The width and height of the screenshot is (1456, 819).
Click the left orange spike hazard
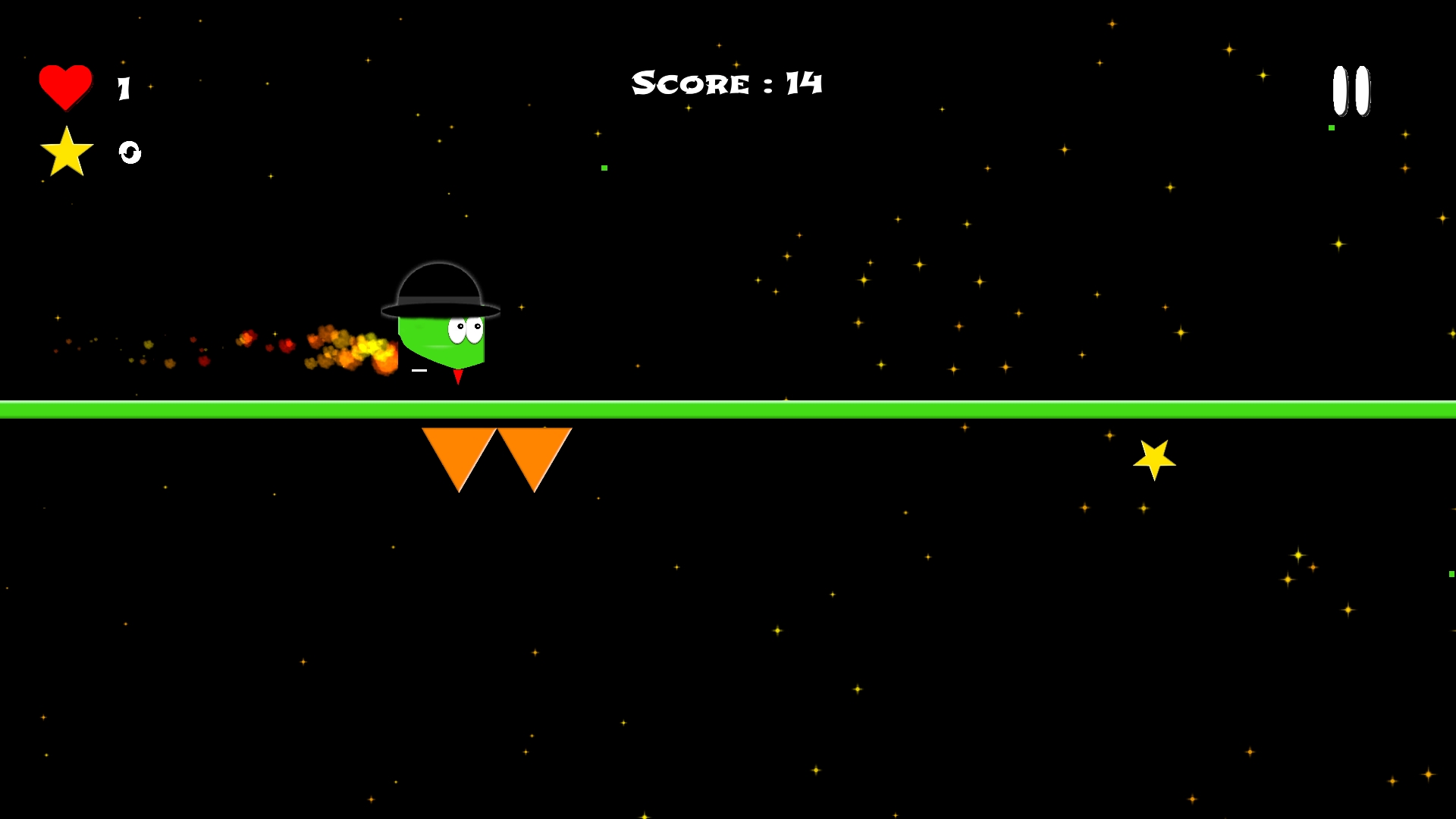(x=459, y=451)
